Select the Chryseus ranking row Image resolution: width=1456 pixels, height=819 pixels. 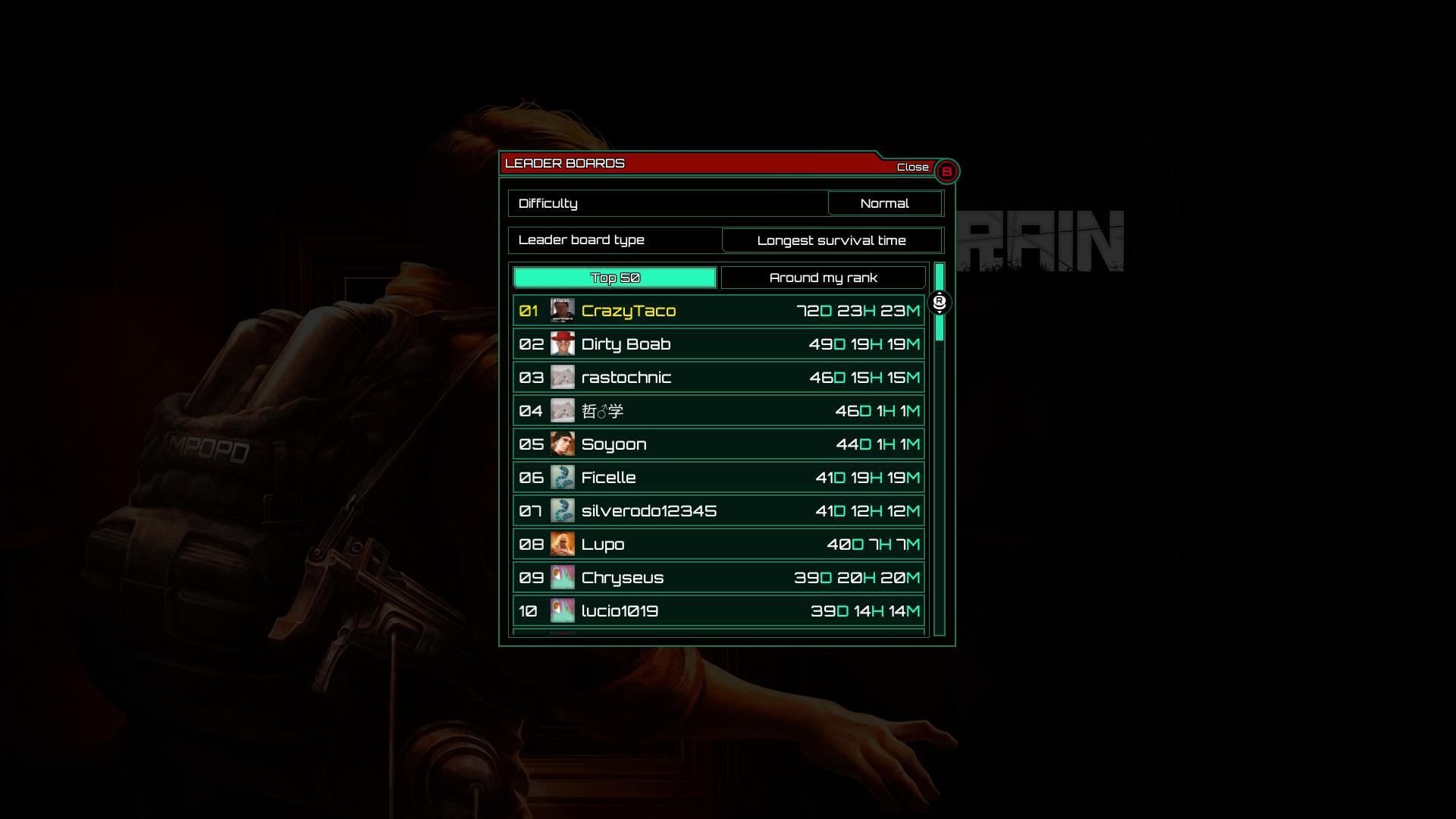(718, 578)
